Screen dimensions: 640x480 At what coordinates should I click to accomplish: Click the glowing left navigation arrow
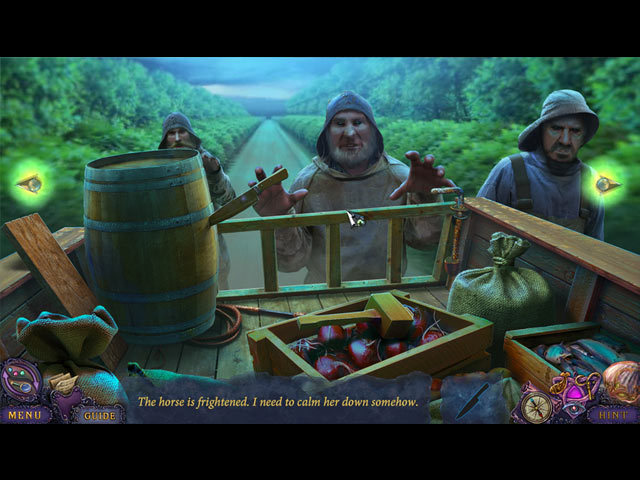(x=30, y=183)
